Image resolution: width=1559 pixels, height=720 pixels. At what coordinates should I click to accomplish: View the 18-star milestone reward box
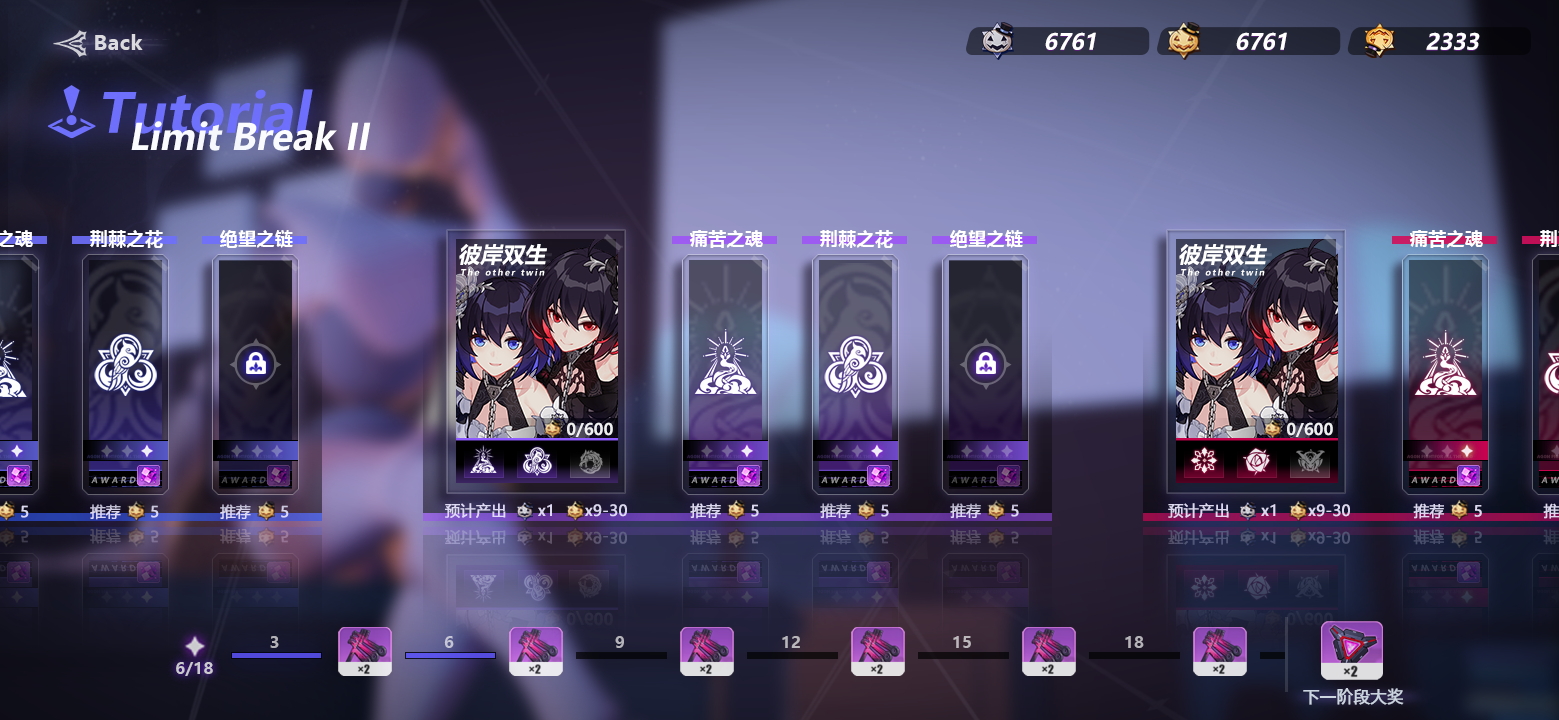(x=1220, y=651)
